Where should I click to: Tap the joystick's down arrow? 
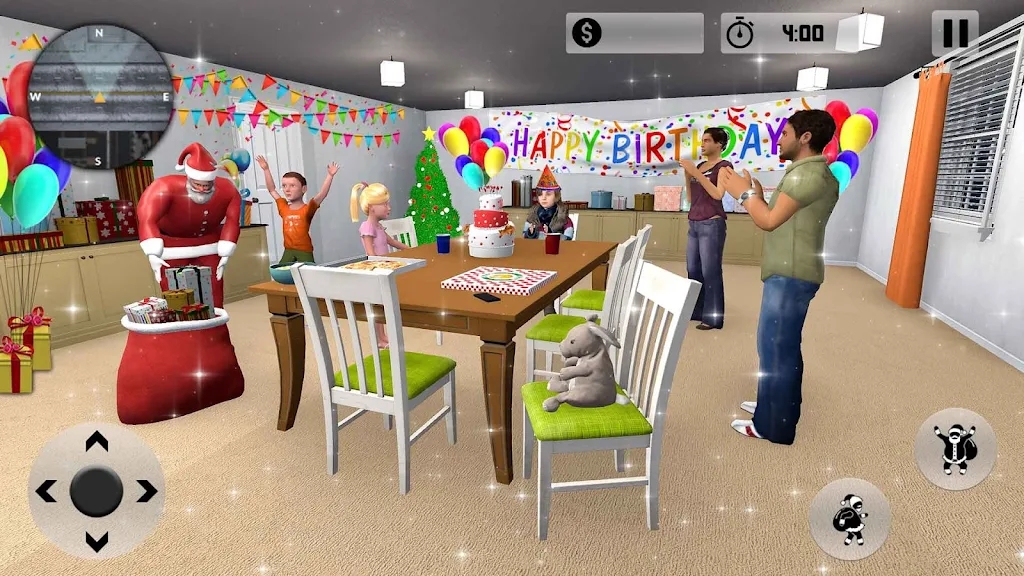pyautogui.click(x=96, y=541)
